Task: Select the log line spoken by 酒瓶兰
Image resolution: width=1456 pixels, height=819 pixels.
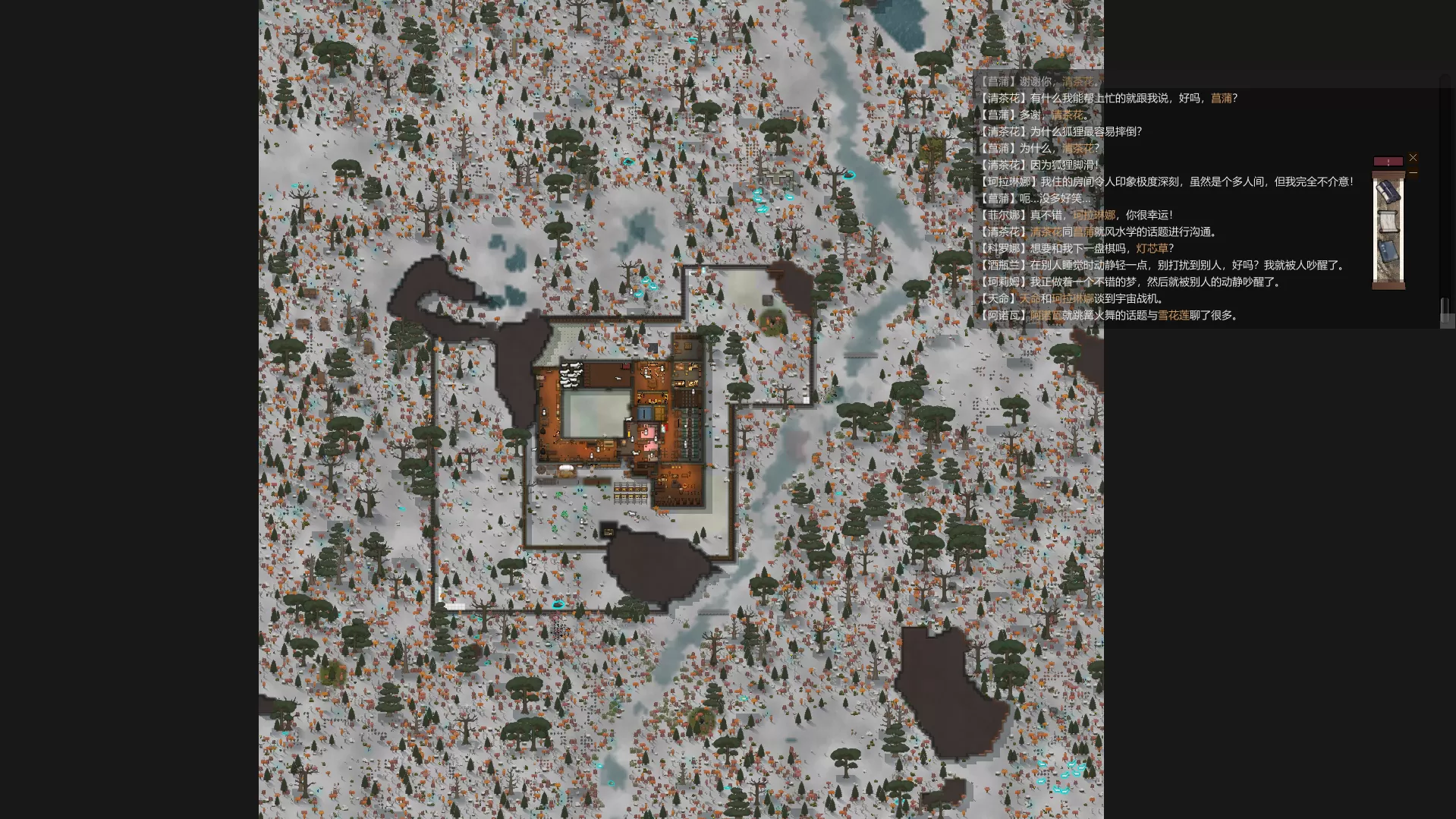Action: pyautogui.click(x=1162, y=265)
